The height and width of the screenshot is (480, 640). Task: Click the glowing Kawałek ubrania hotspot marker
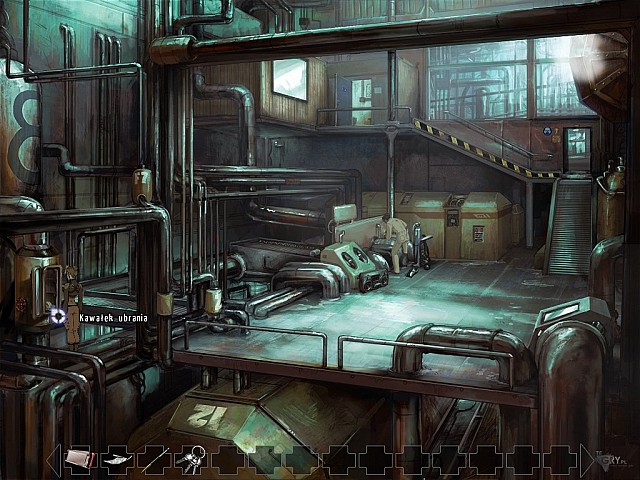tap(58, 317)
